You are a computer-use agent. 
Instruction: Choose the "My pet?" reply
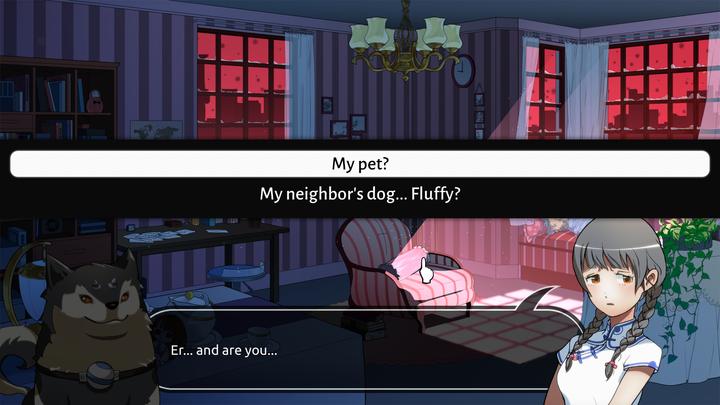click(360, 164)
